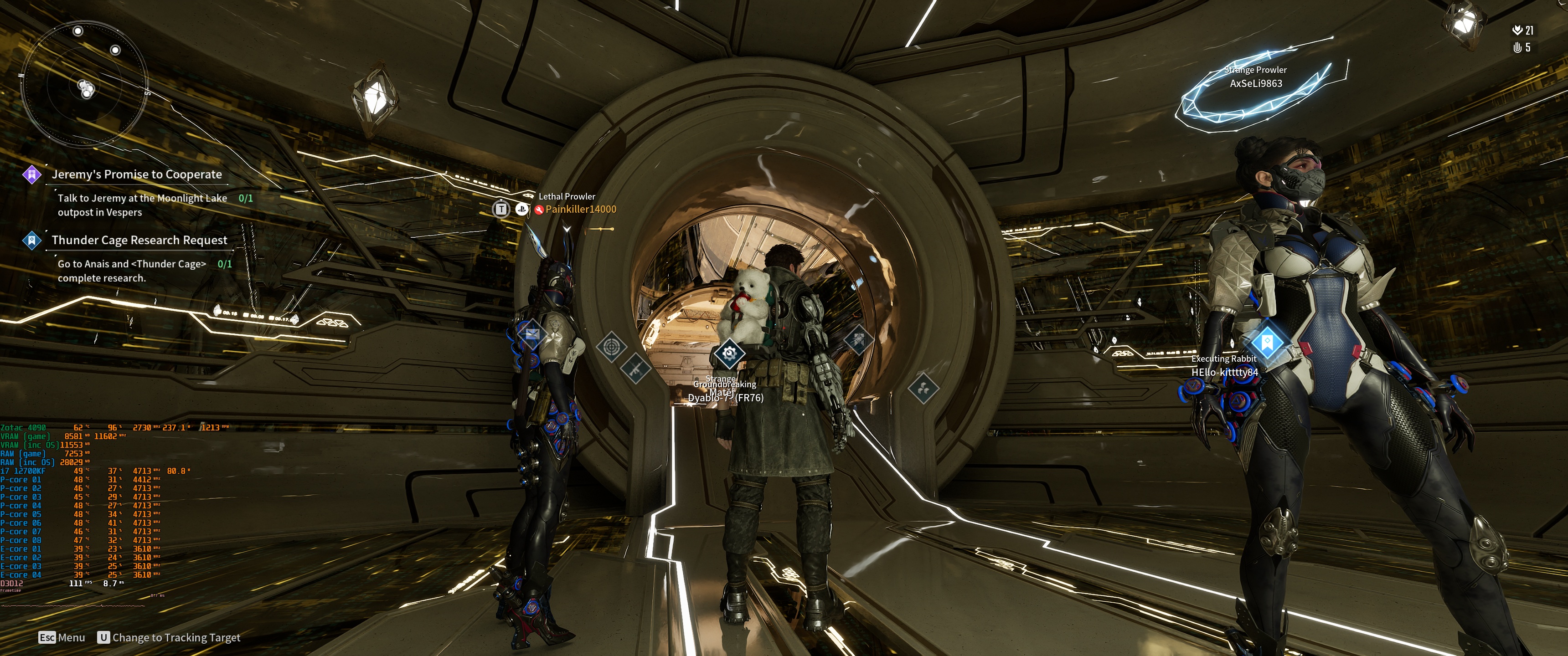Screen dimensions: 1568x656
Task: Select the mailbox envelope marker
Action: [531, 333]
